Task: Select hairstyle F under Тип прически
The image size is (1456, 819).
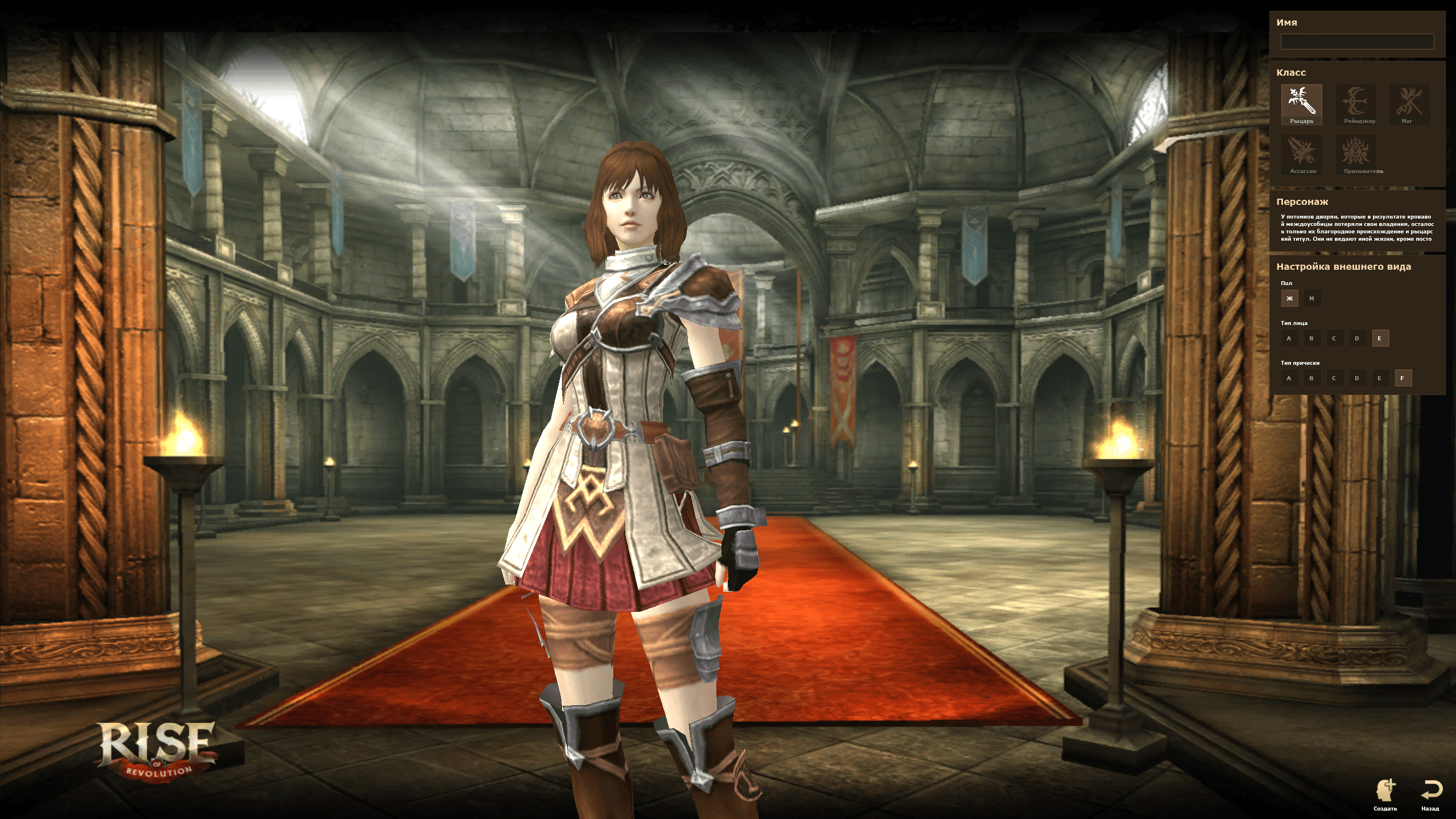Action: click(x=1403, y=378)
